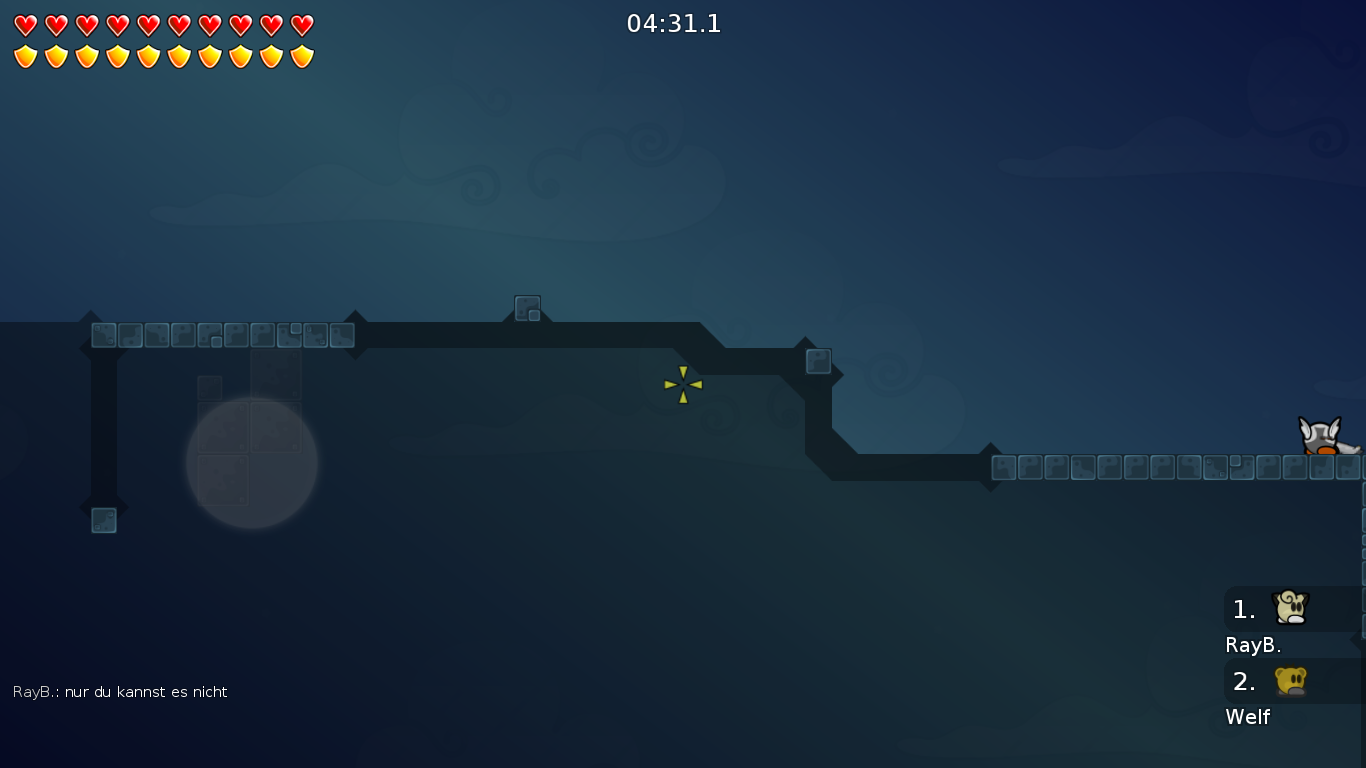Click the race timer showing 04:31.1
This screenshot has height=768, width=1366.
675,24
